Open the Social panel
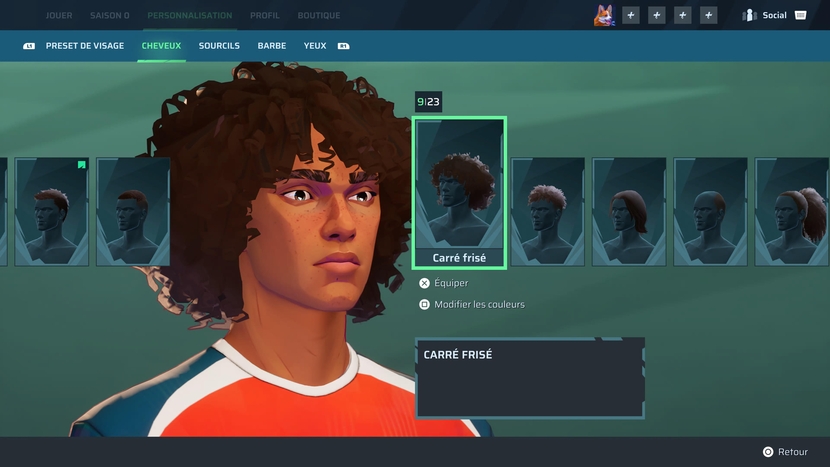The height and width of the screenshot is (467, 830). pos(774,16)
